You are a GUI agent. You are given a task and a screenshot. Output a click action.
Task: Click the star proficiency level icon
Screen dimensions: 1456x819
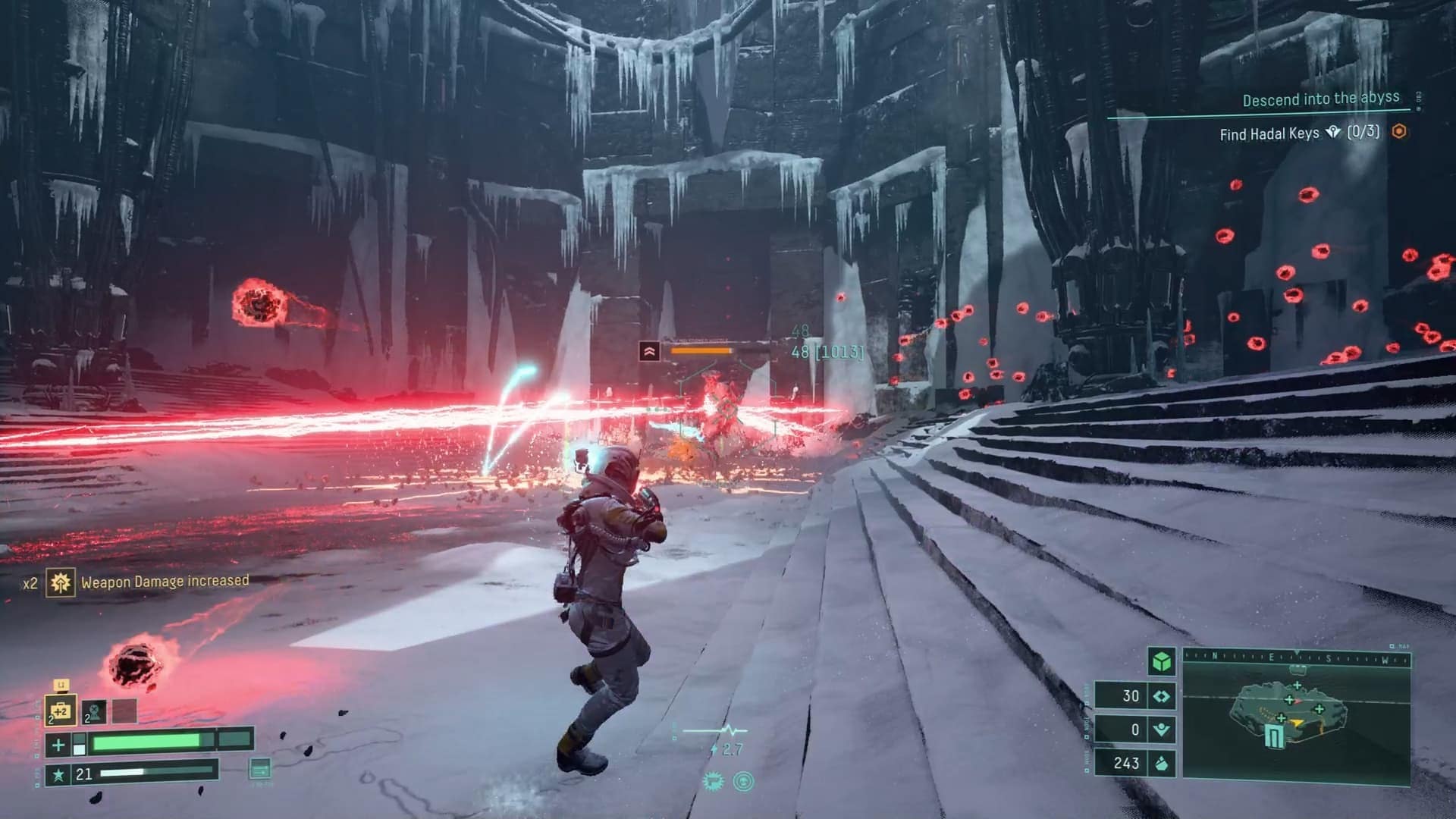pyautogui.click(x=58, y=774)
